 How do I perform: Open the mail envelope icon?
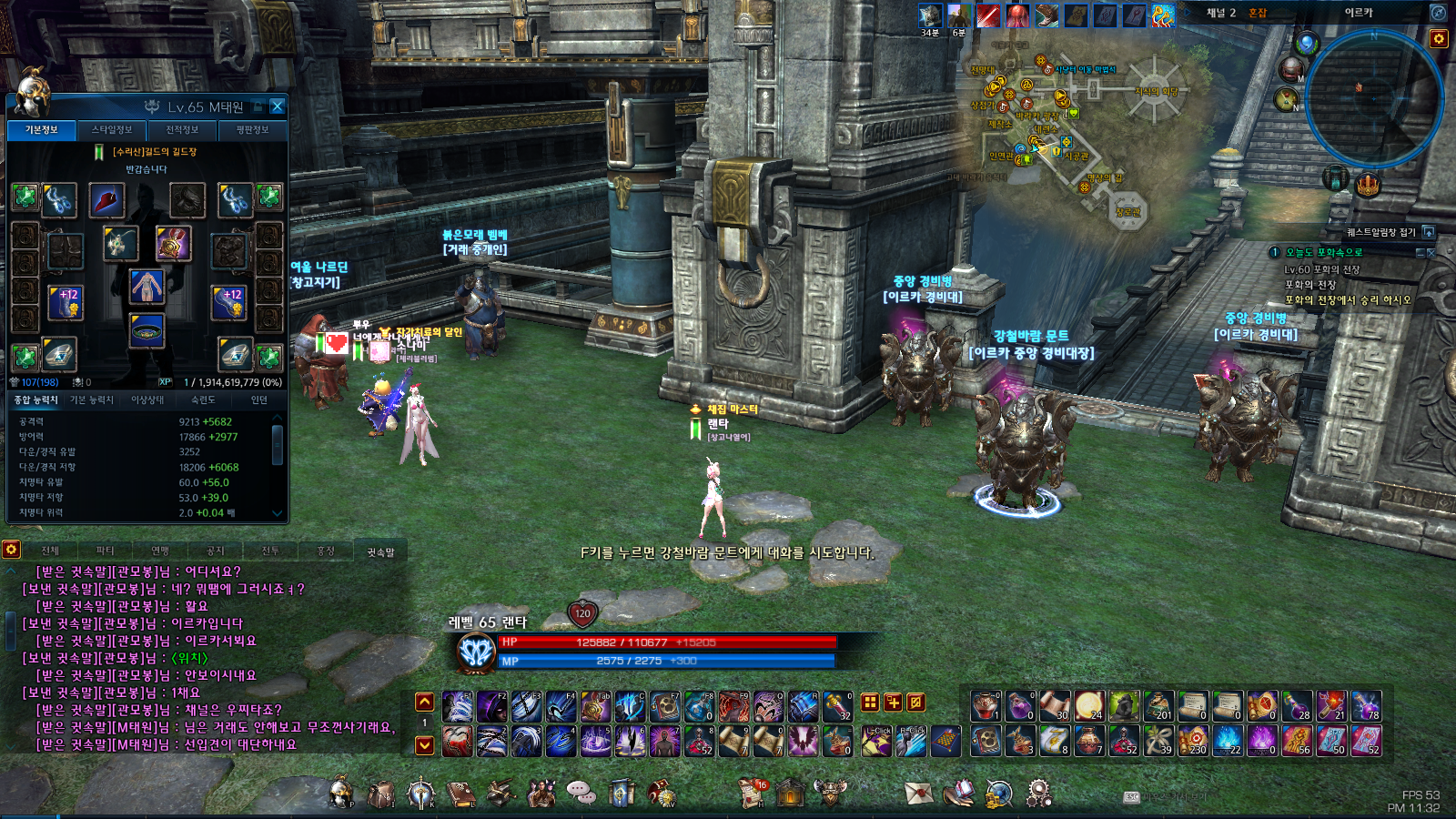tap(918, 794)
